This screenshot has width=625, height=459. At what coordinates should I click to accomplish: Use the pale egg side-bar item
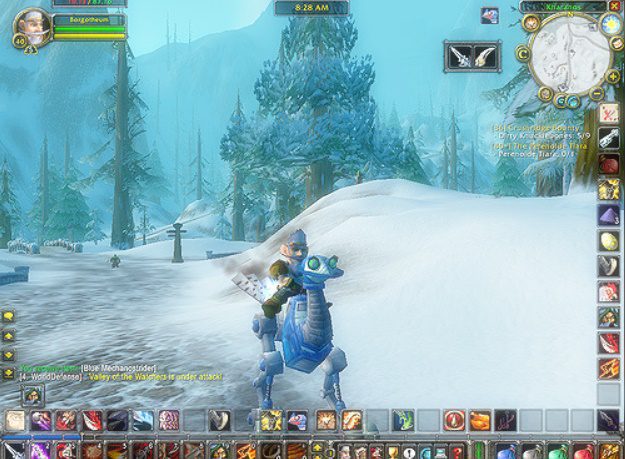click(608, 240)
